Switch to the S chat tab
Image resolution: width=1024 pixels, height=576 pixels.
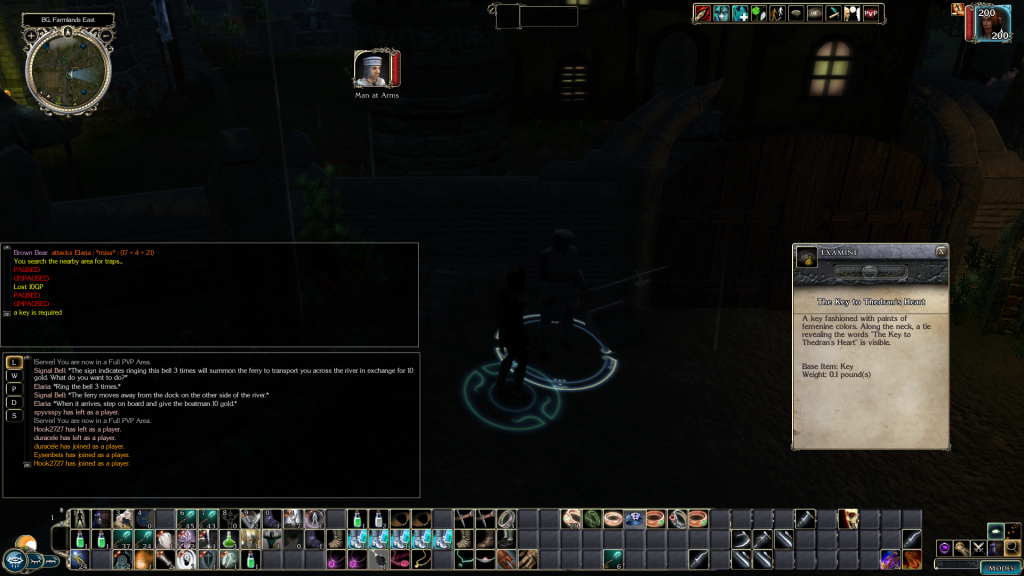click(x=15, y=415)
